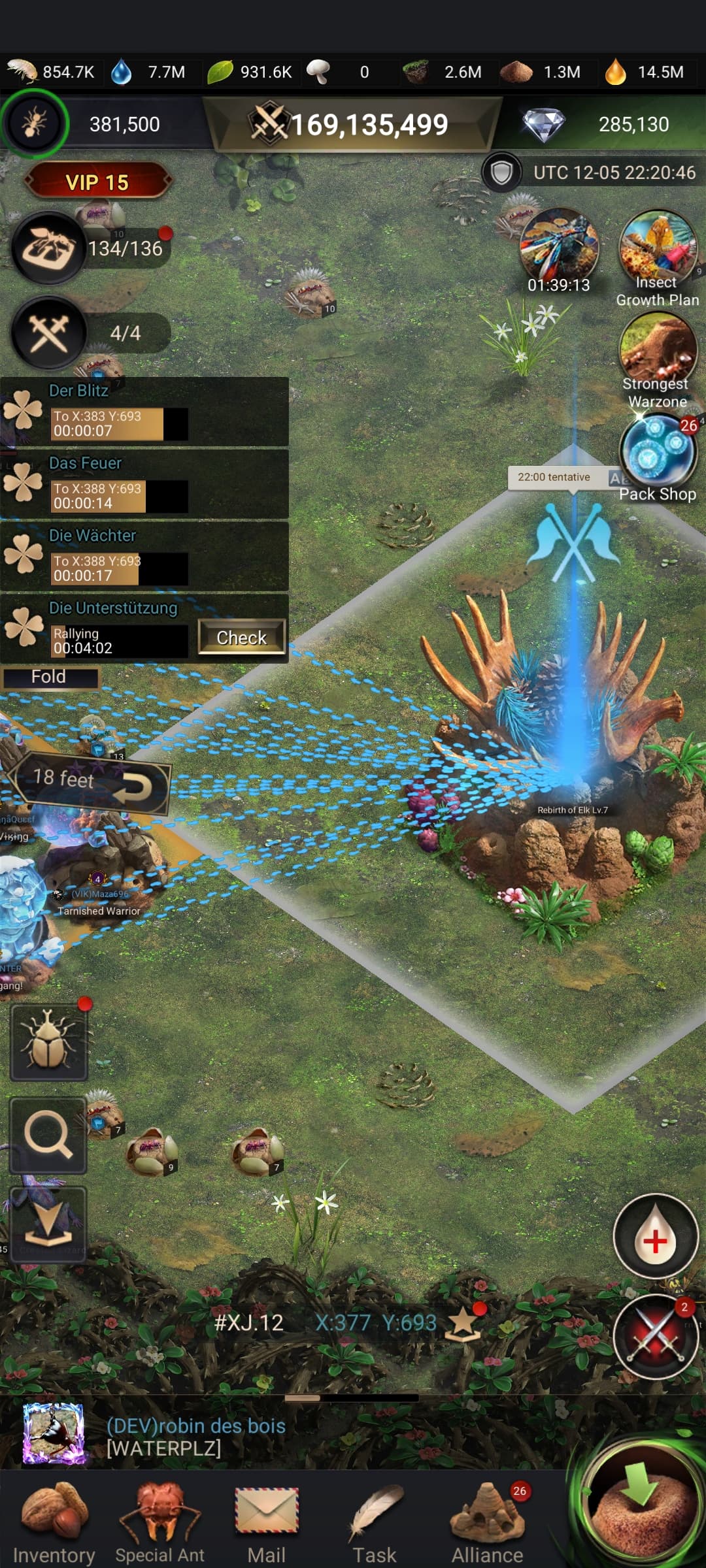Open the Alliance menu
The height and width of the screenshot is (1568, 706).
coord(487,1518)
